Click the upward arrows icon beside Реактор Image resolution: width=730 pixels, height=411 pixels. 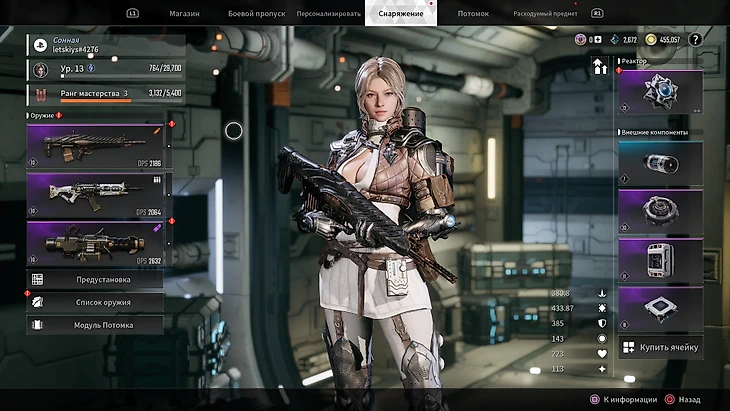coord(601,67)
